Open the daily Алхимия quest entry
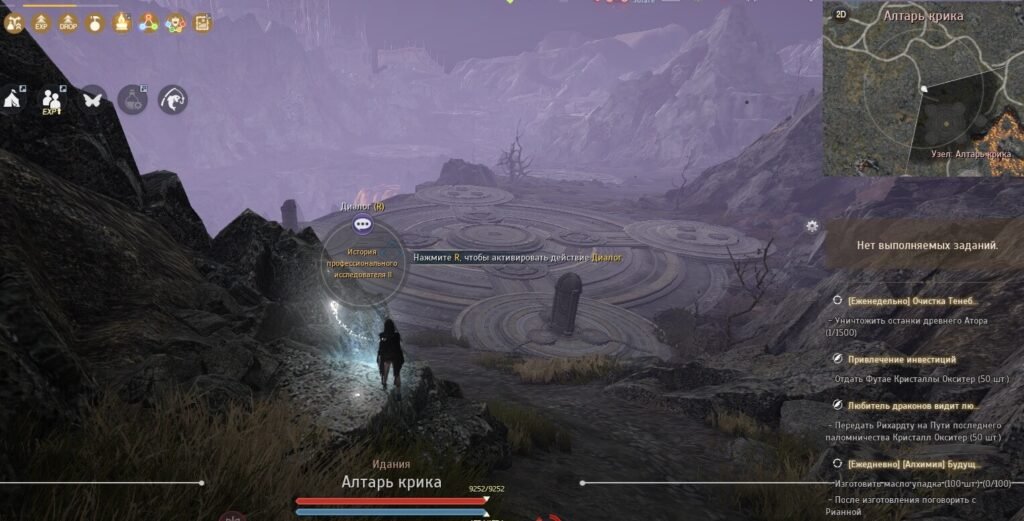1024x521 pixels. click(914, 464)
